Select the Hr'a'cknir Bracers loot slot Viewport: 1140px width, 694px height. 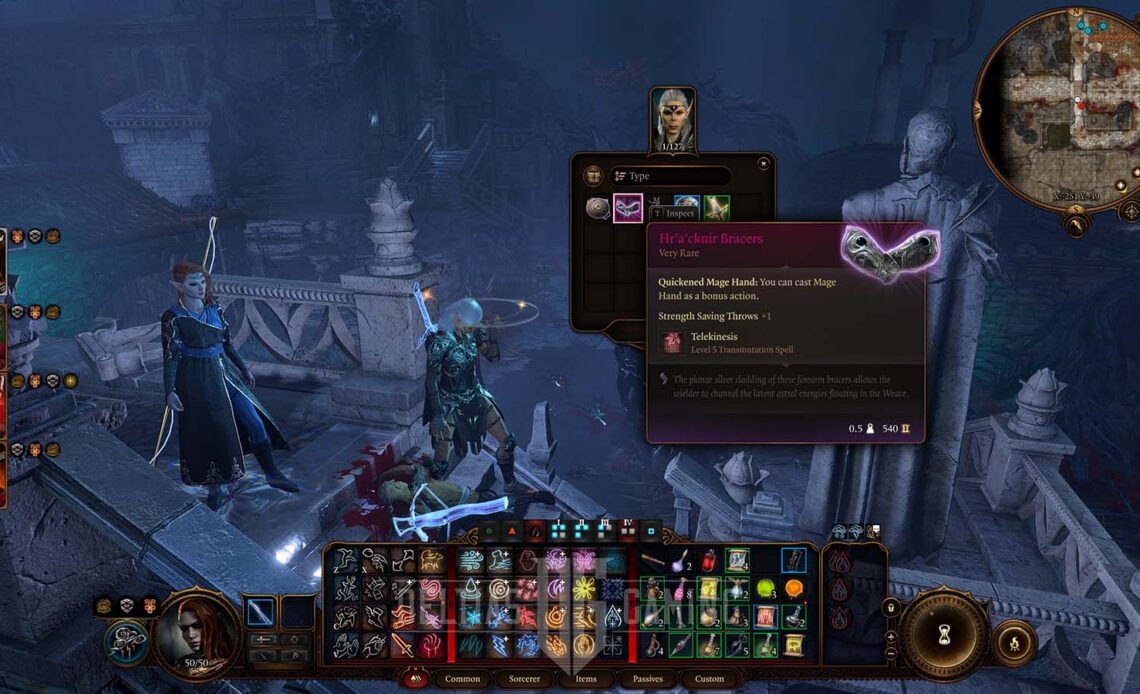click(x=627, y=208)
